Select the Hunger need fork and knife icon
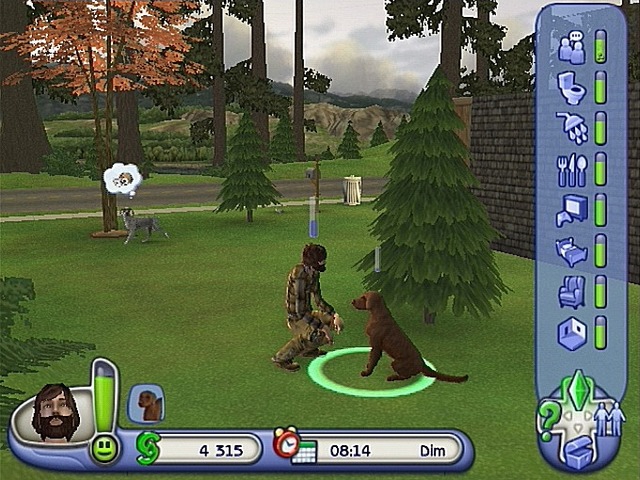 coord(572,169)
